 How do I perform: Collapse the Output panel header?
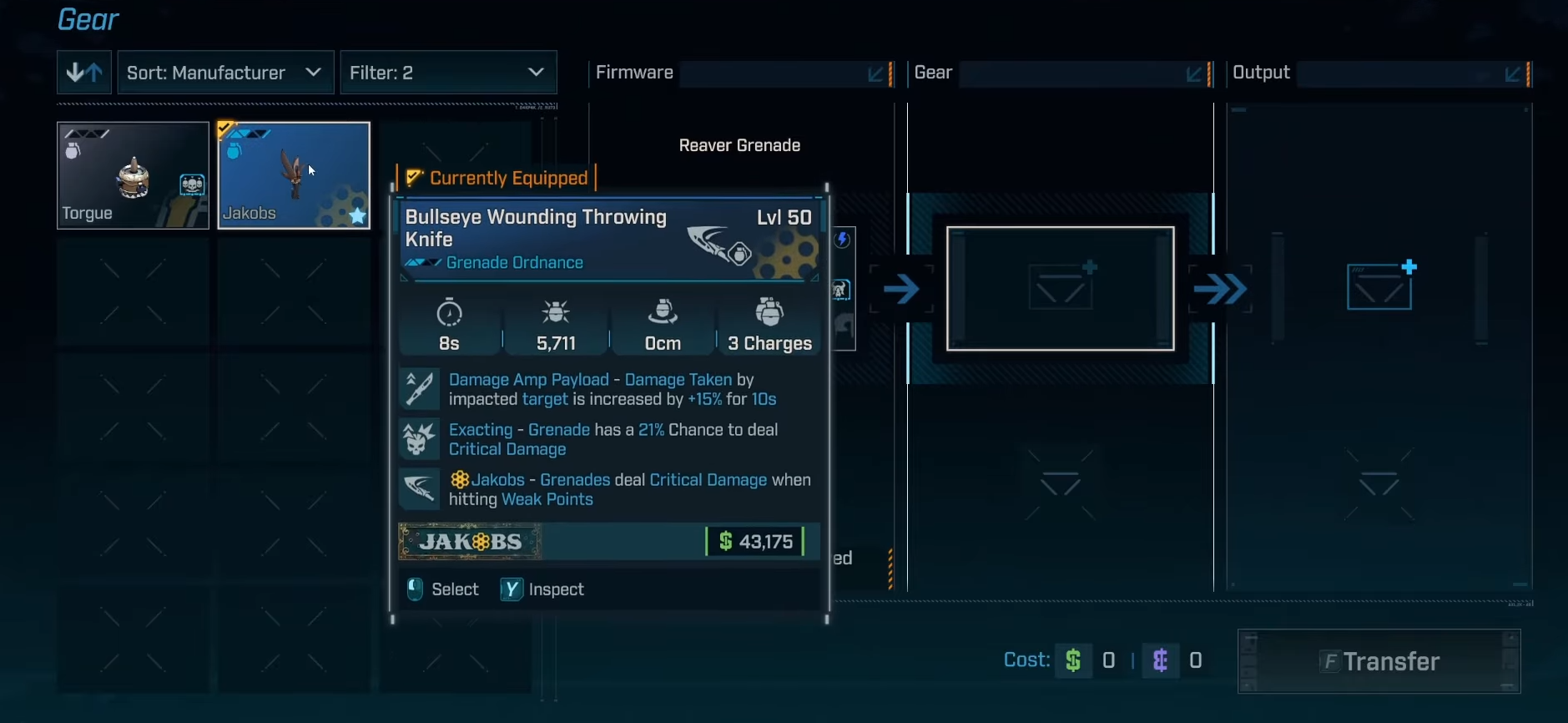[x=1512, y=73]
